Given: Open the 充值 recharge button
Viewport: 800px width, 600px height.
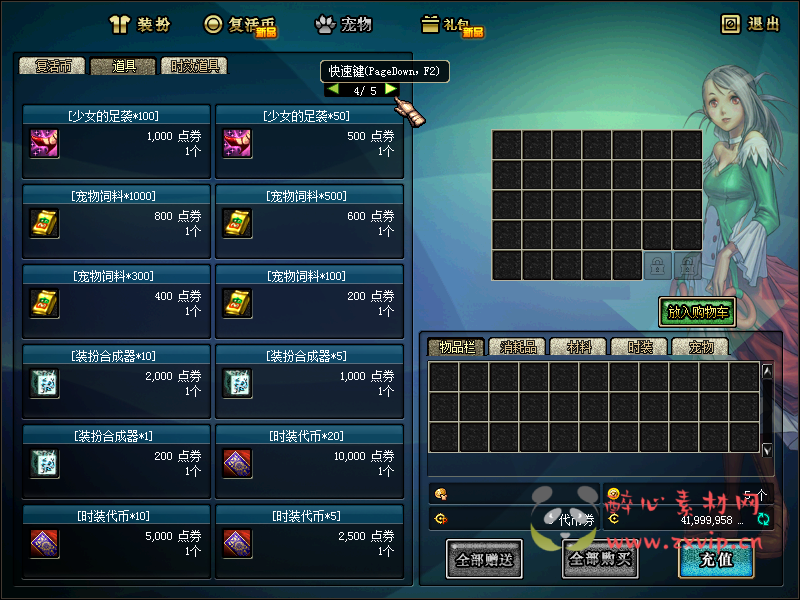Looking at the screenshot, I should (716, 559).
